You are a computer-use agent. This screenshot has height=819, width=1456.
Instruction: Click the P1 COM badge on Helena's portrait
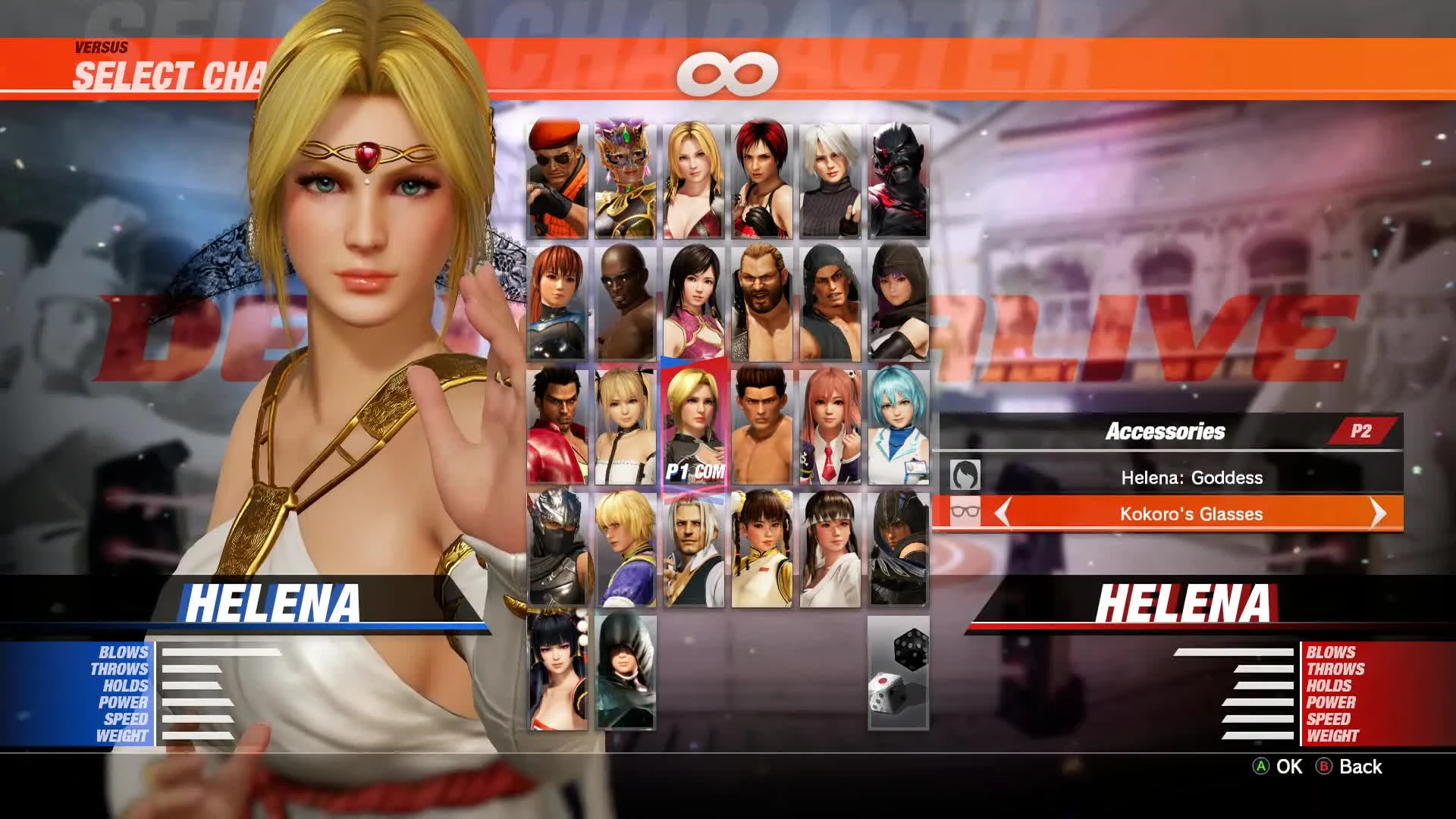click(x=694, y=470)
